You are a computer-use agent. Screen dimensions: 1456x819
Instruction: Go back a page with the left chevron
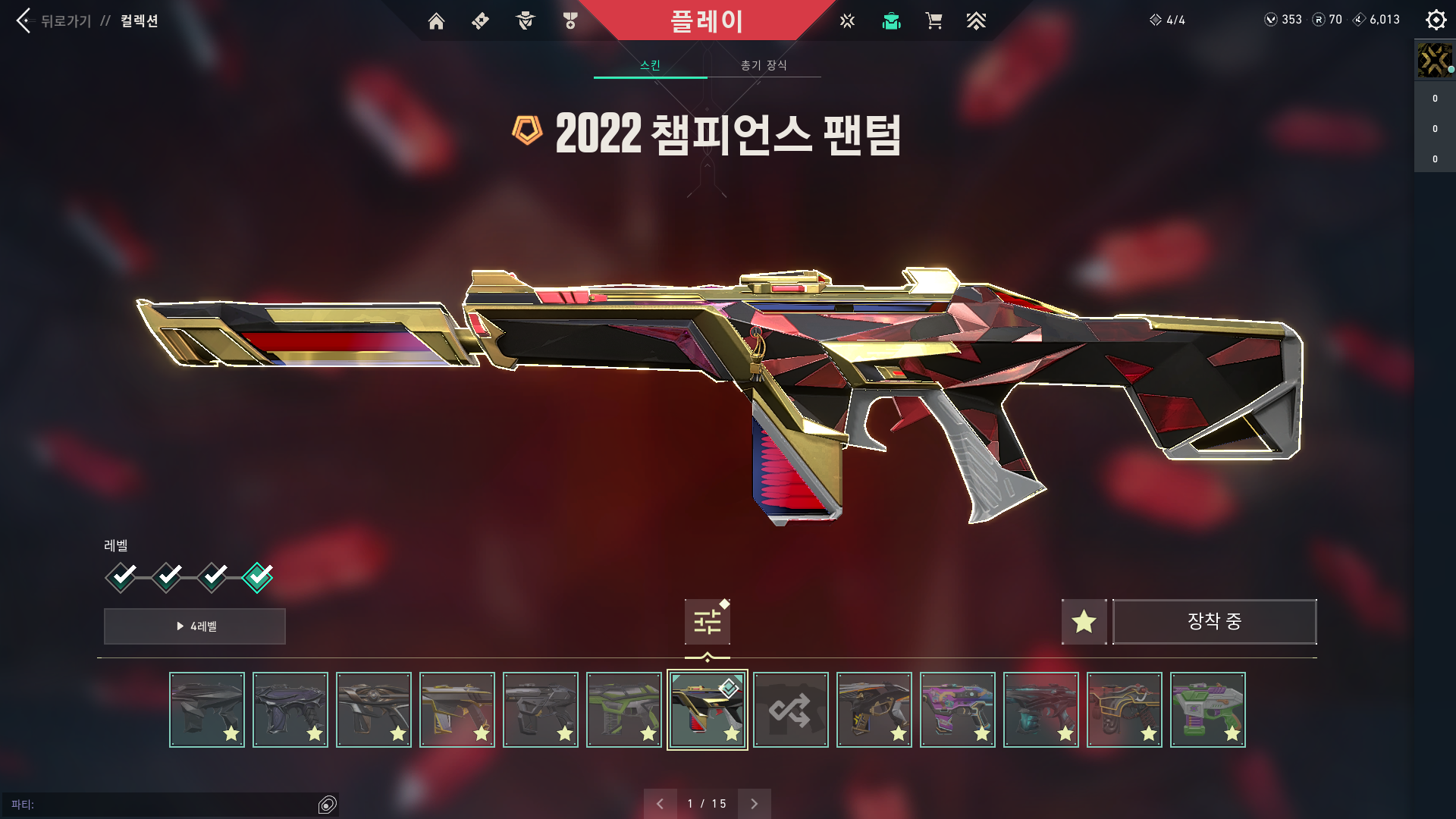(x=661, y=803)
